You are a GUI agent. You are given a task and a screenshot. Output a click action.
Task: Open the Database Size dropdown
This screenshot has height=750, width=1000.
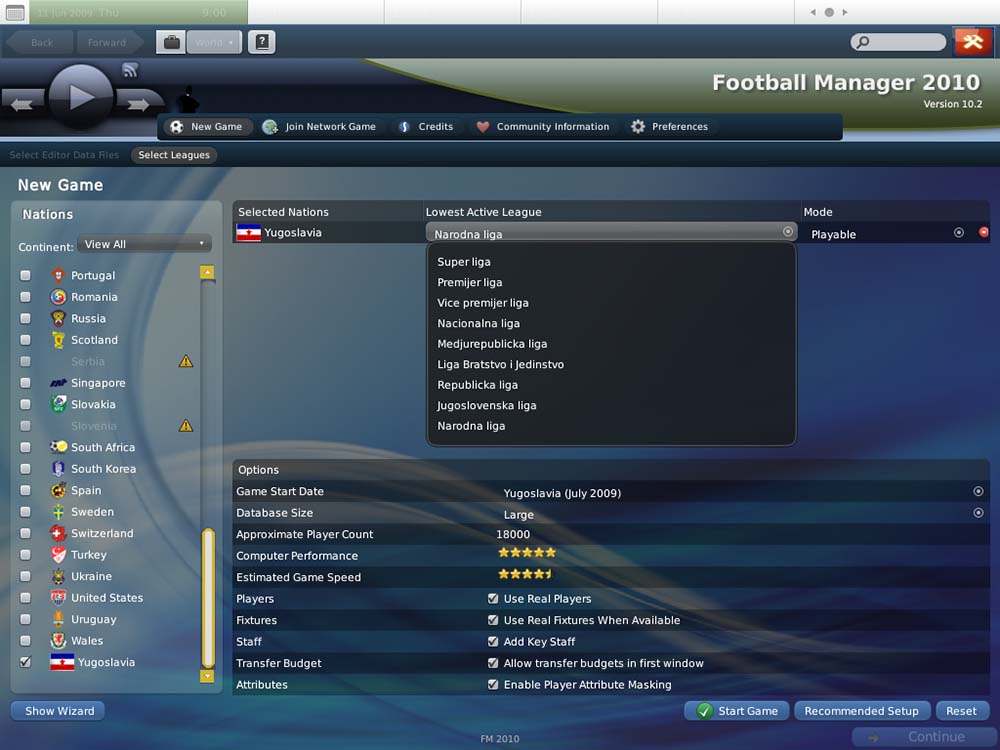[978, 513]
